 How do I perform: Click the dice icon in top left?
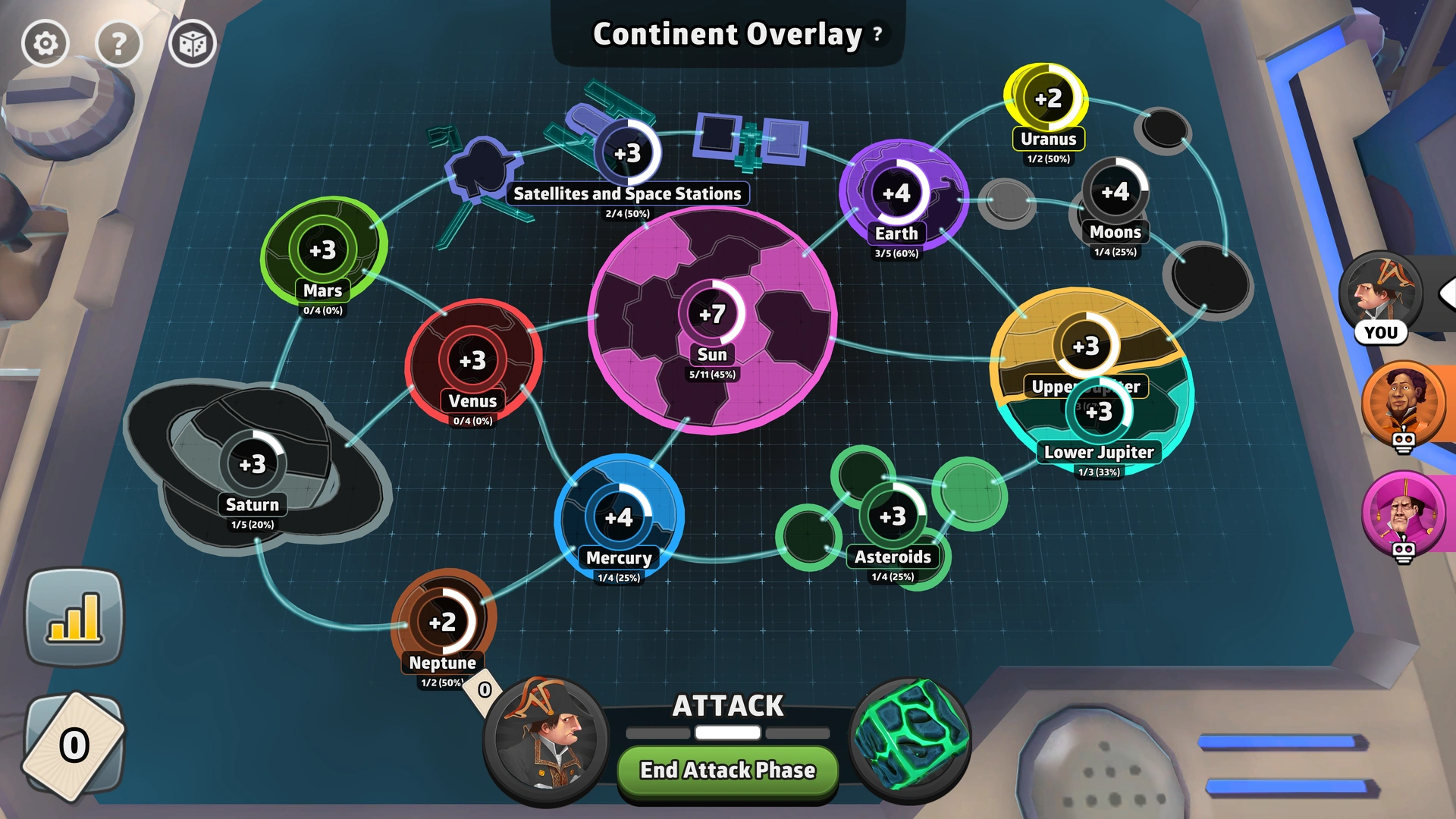(193, 43)
